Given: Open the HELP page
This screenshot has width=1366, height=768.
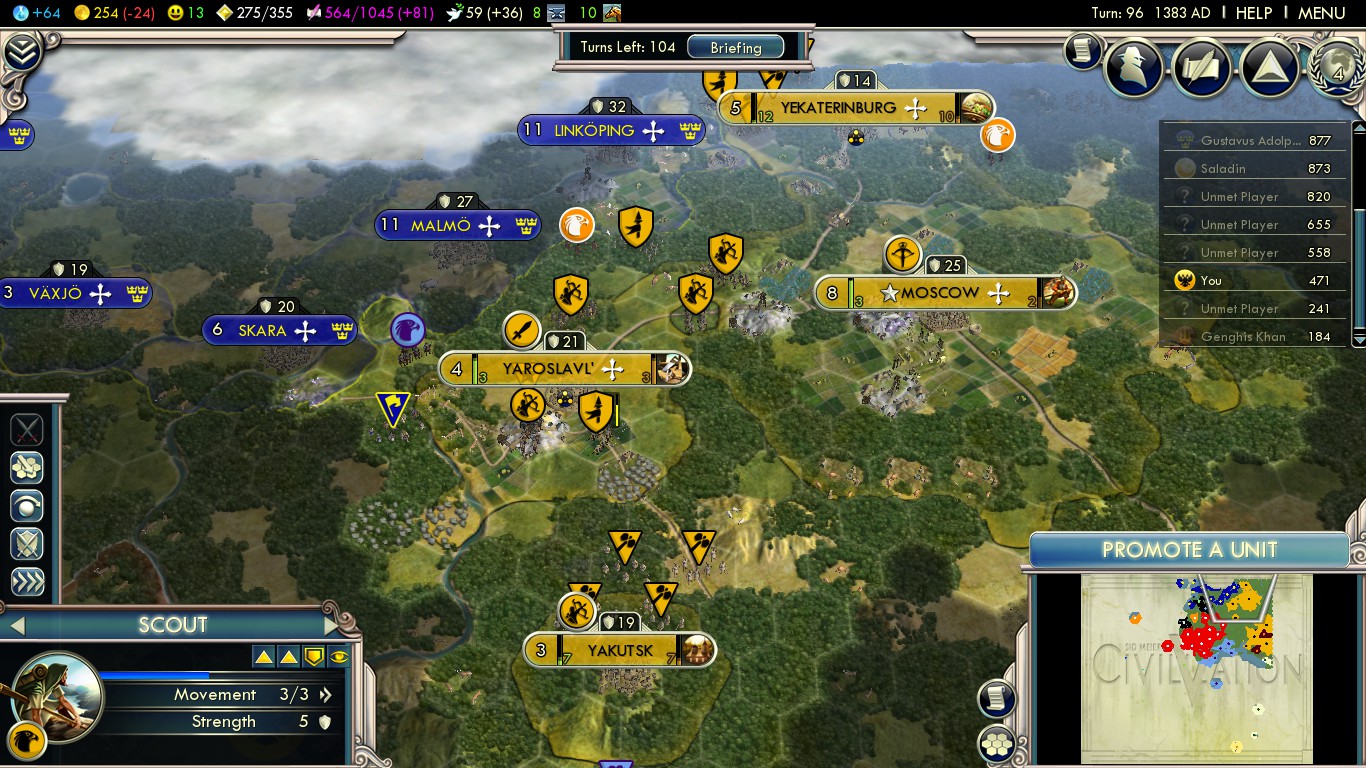Looking at the screenshot, I should 1253,13.
